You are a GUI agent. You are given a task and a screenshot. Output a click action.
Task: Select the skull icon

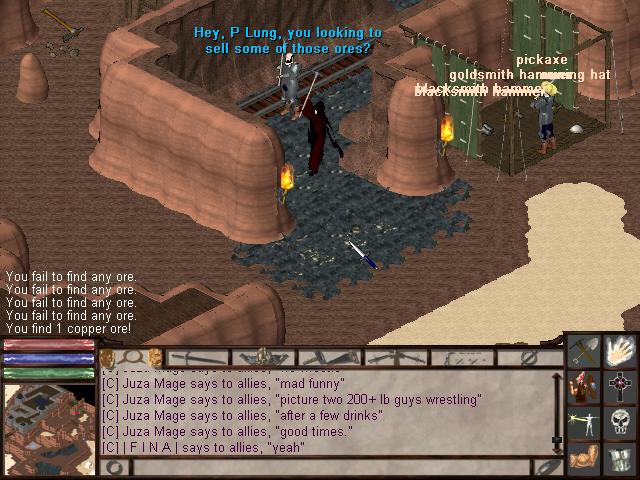point(621,422)
